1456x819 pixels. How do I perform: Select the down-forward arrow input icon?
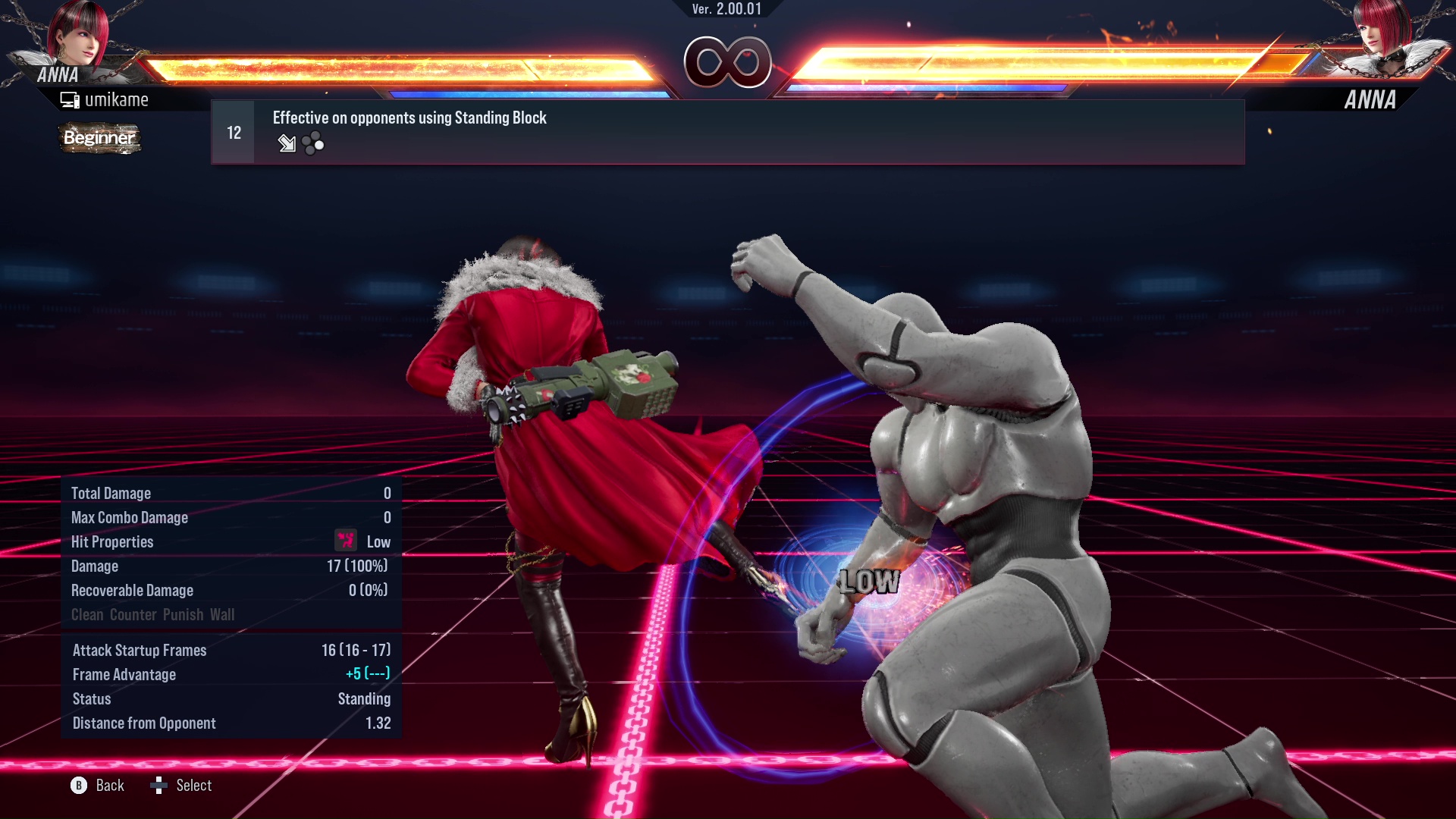click(x=287, y=143)
